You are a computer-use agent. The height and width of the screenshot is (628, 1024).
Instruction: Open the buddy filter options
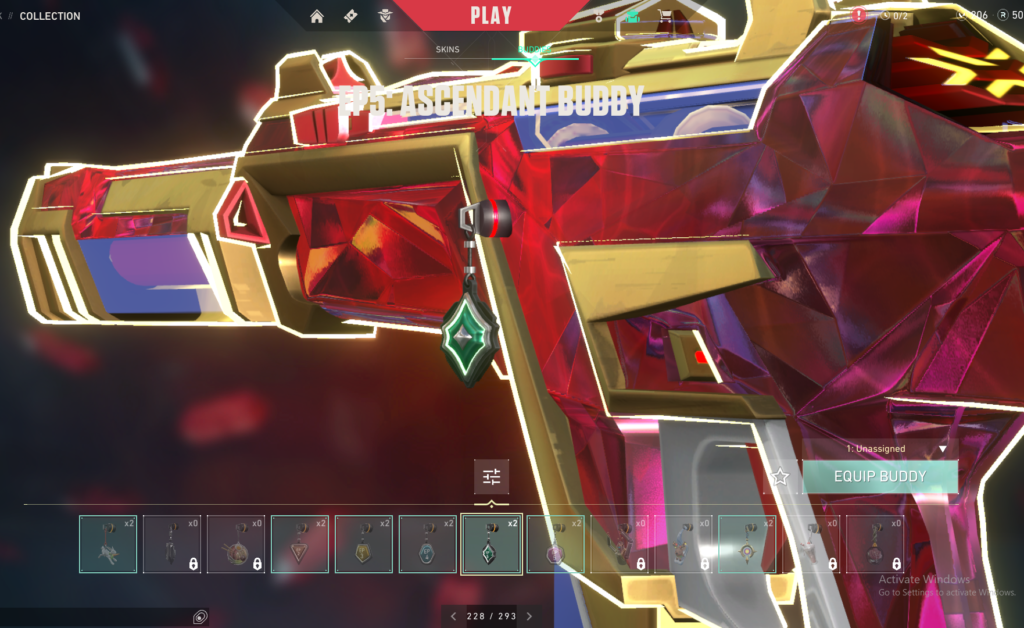pos(491,477)
